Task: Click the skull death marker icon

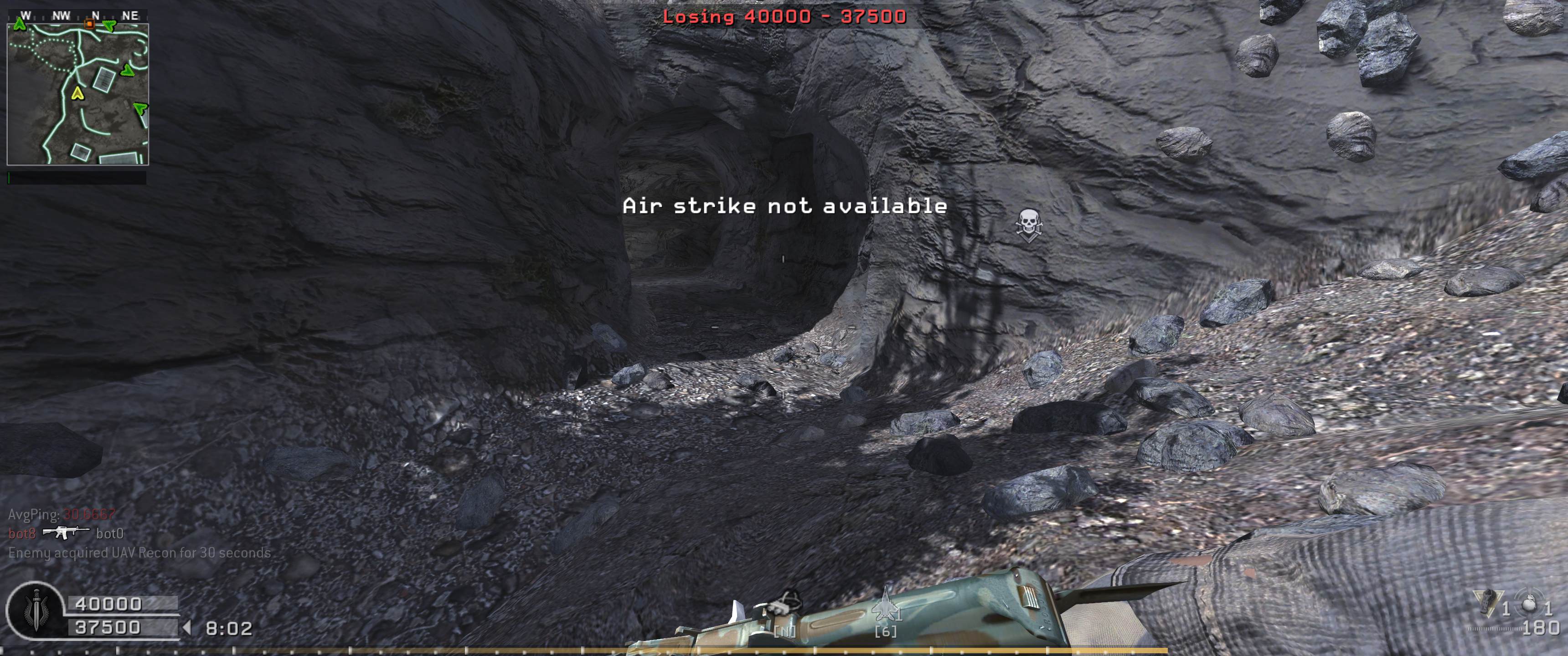Action: point(1028,224)
